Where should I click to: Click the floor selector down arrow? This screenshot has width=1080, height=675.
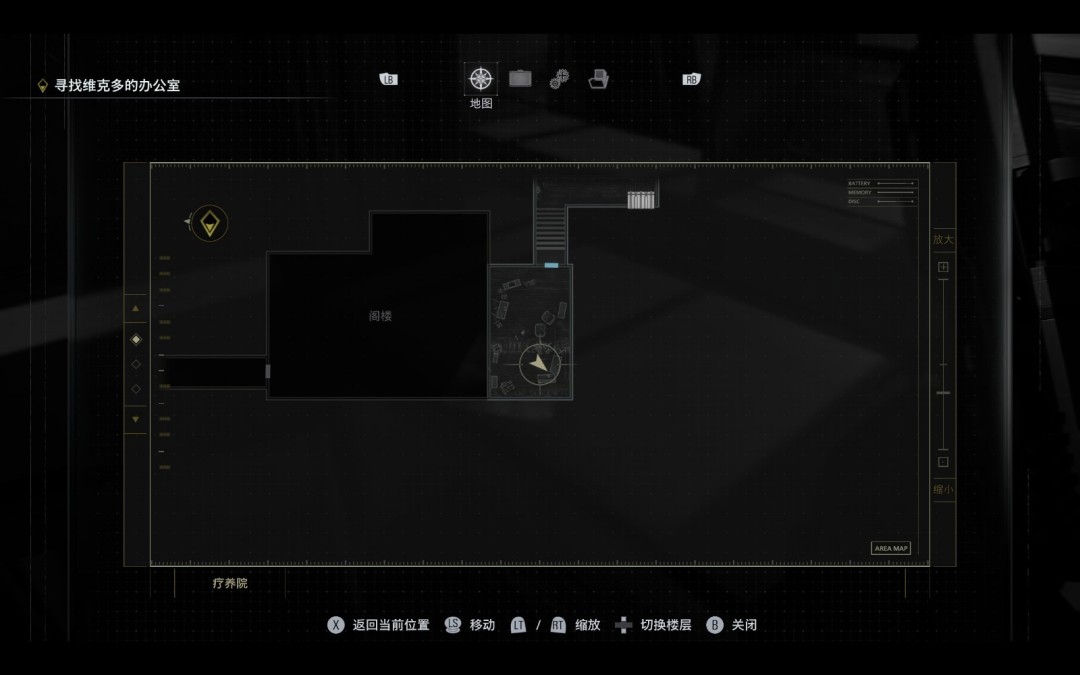(136, 419)
